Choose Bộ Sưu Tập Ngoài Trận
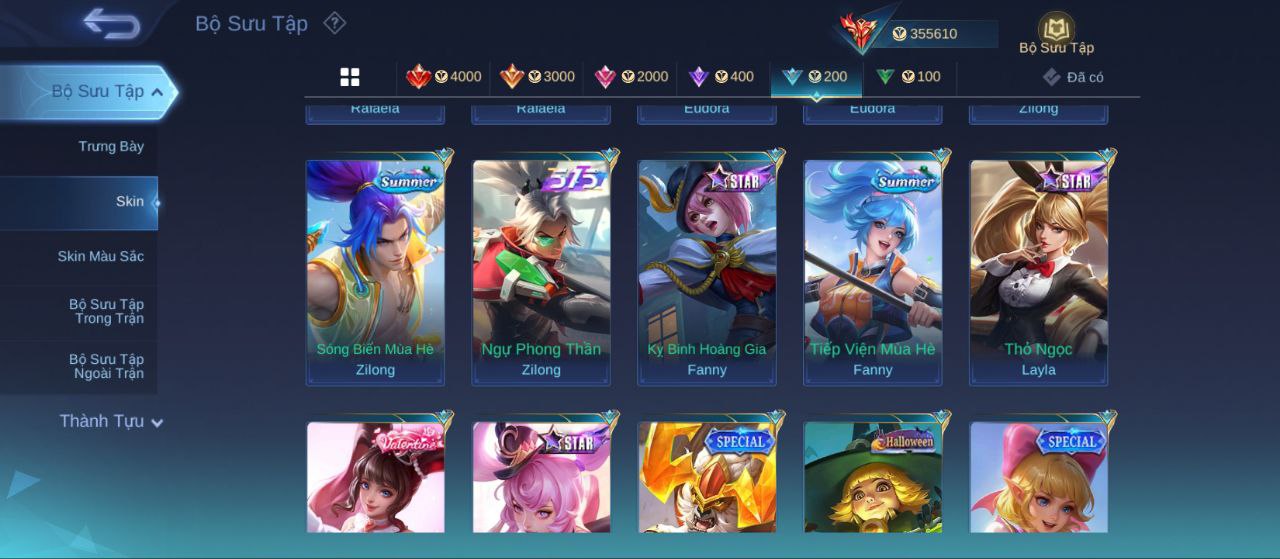This screenshot has height=559, width=1280. click(106, 367)
